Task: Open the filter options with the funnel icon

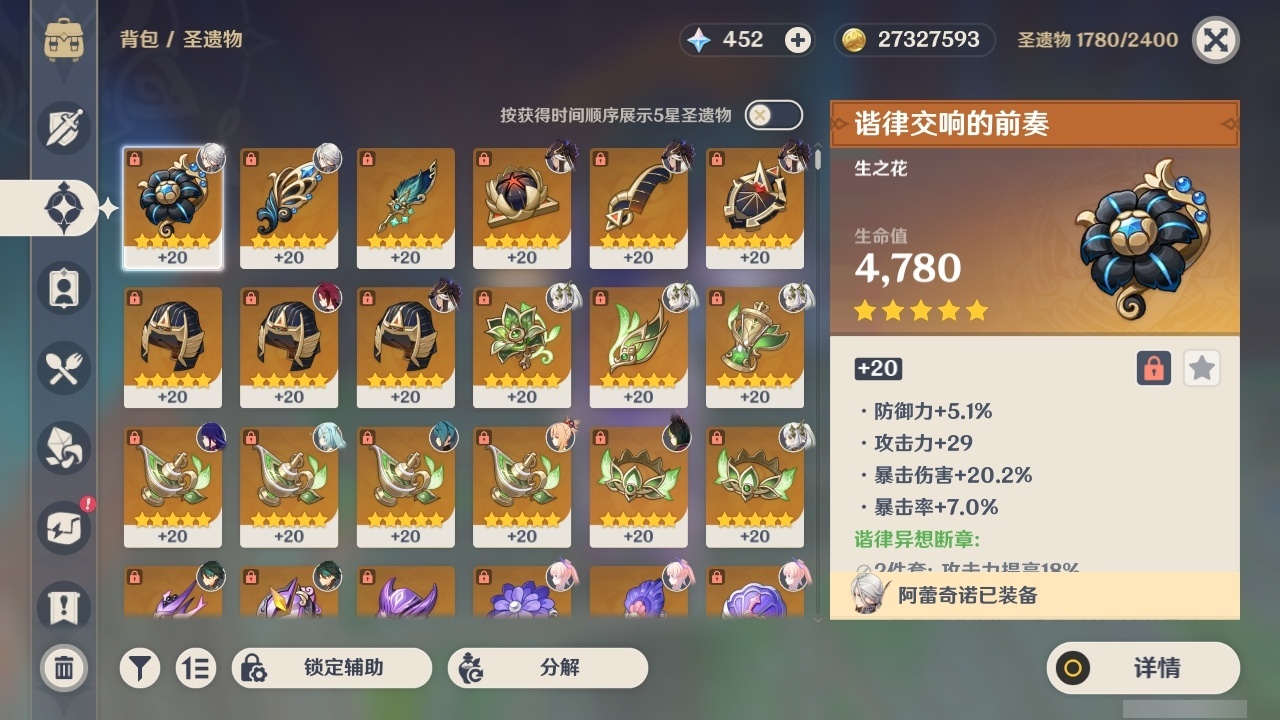Action: point(140,667)
